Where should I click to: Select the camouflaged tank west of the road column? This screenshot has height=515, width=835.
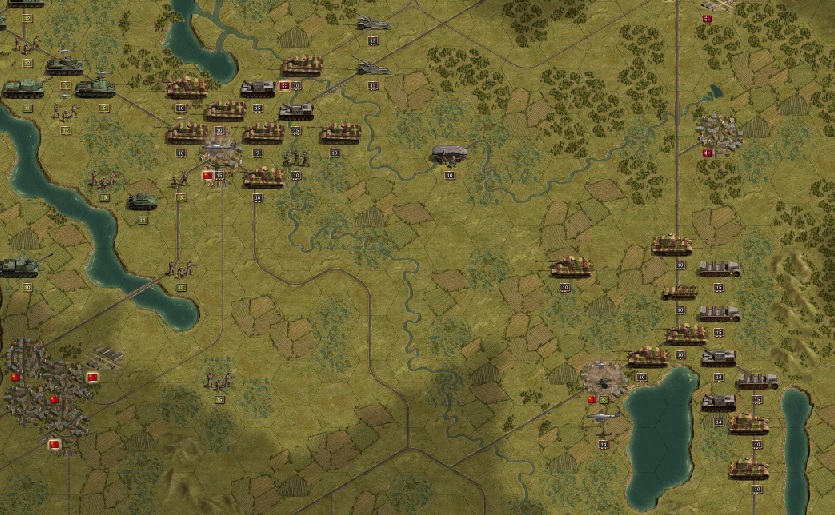click(571, 267)
